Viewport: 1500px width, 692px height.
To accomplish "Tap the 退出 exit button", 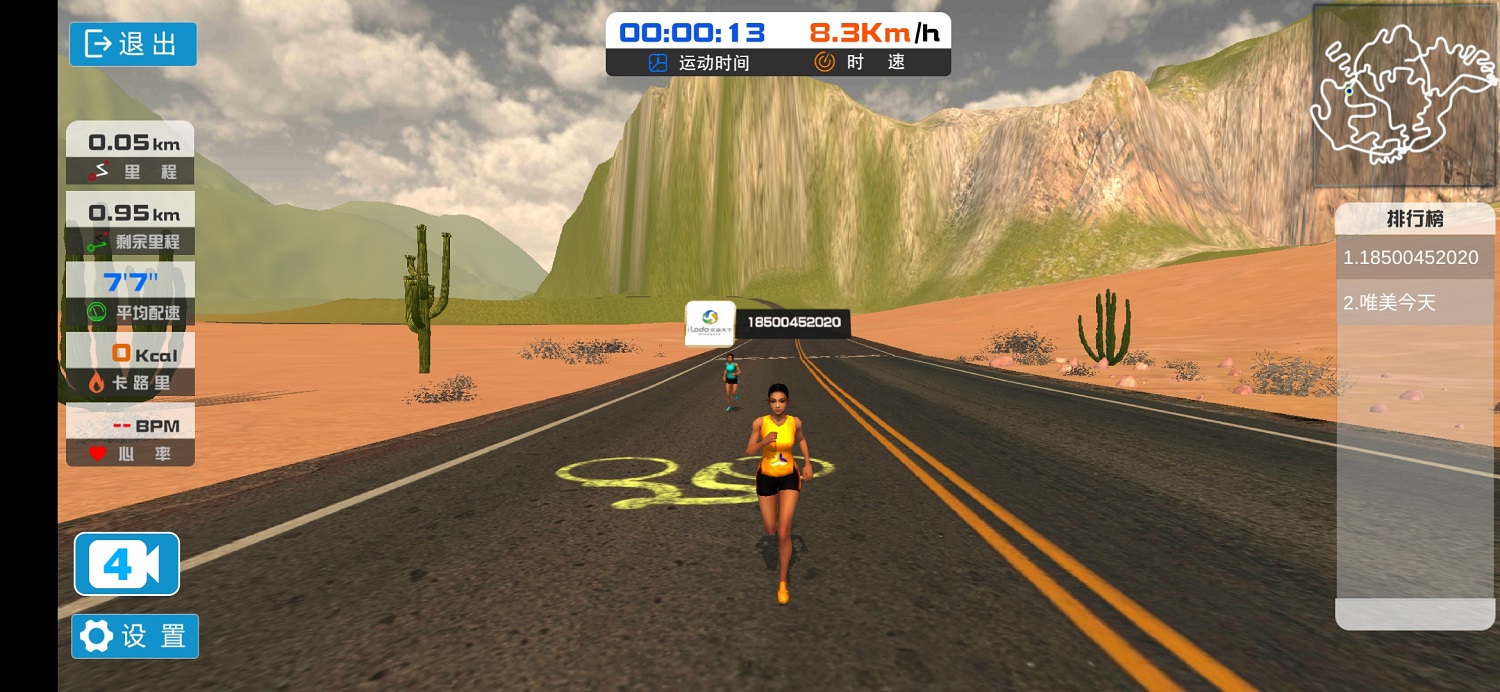I will pyautogui.click(x=133, y=44).
